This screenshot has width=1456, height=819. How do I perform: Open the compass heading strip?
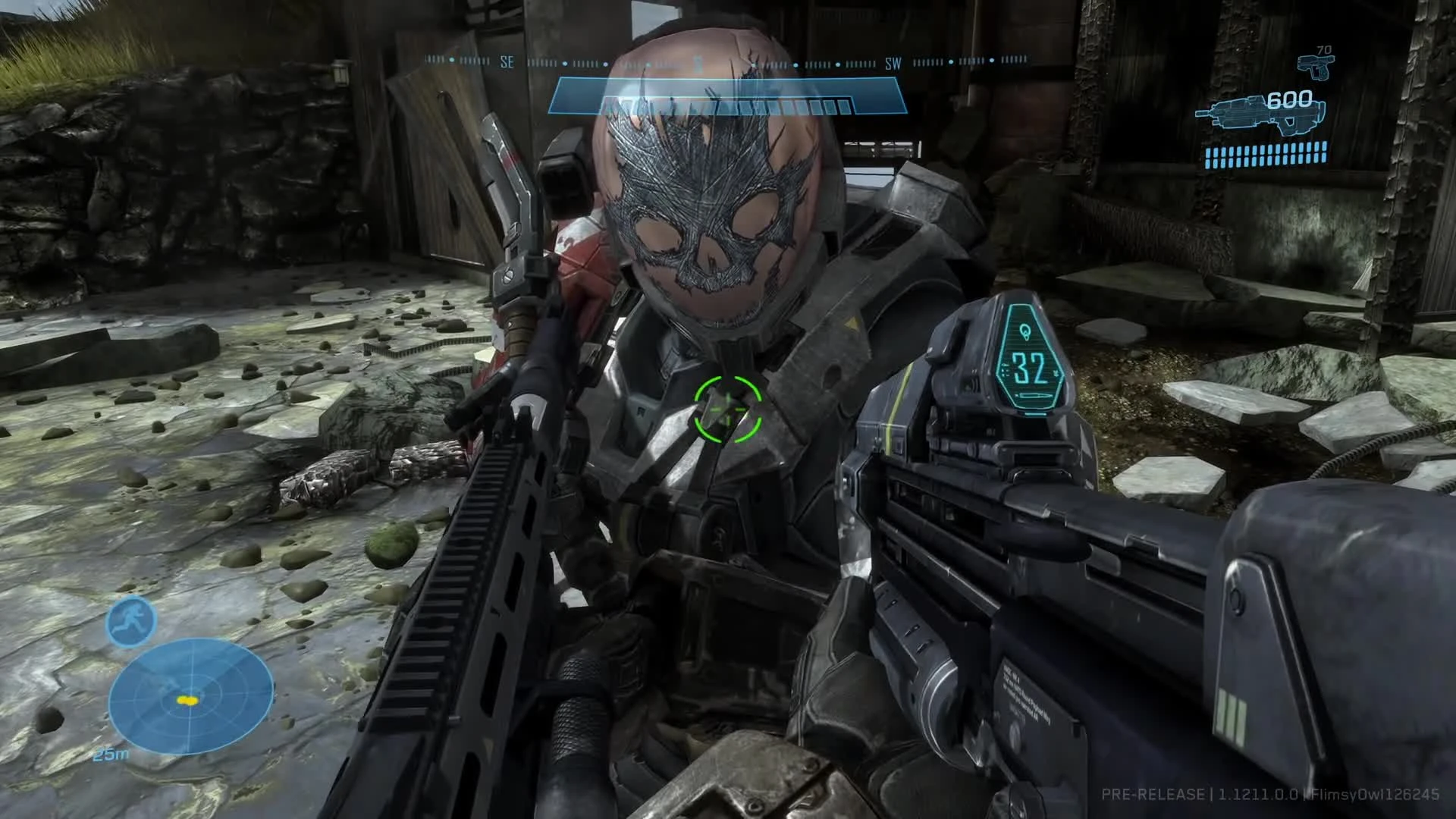click(726, 61)
